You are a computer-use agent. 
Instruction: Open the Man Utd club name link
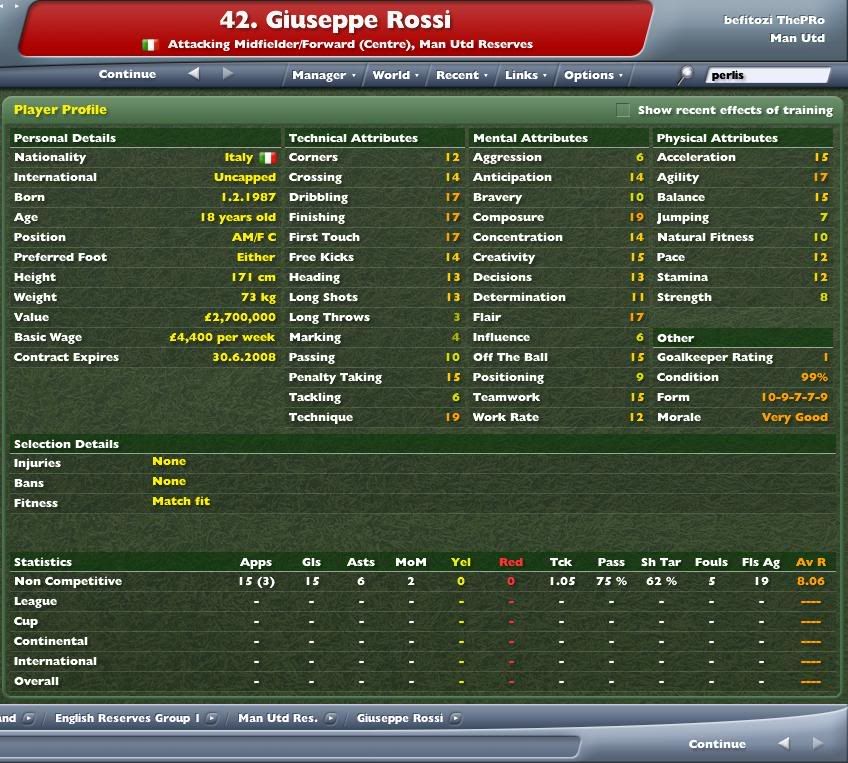pyautogui.click(x=797, y=38)
